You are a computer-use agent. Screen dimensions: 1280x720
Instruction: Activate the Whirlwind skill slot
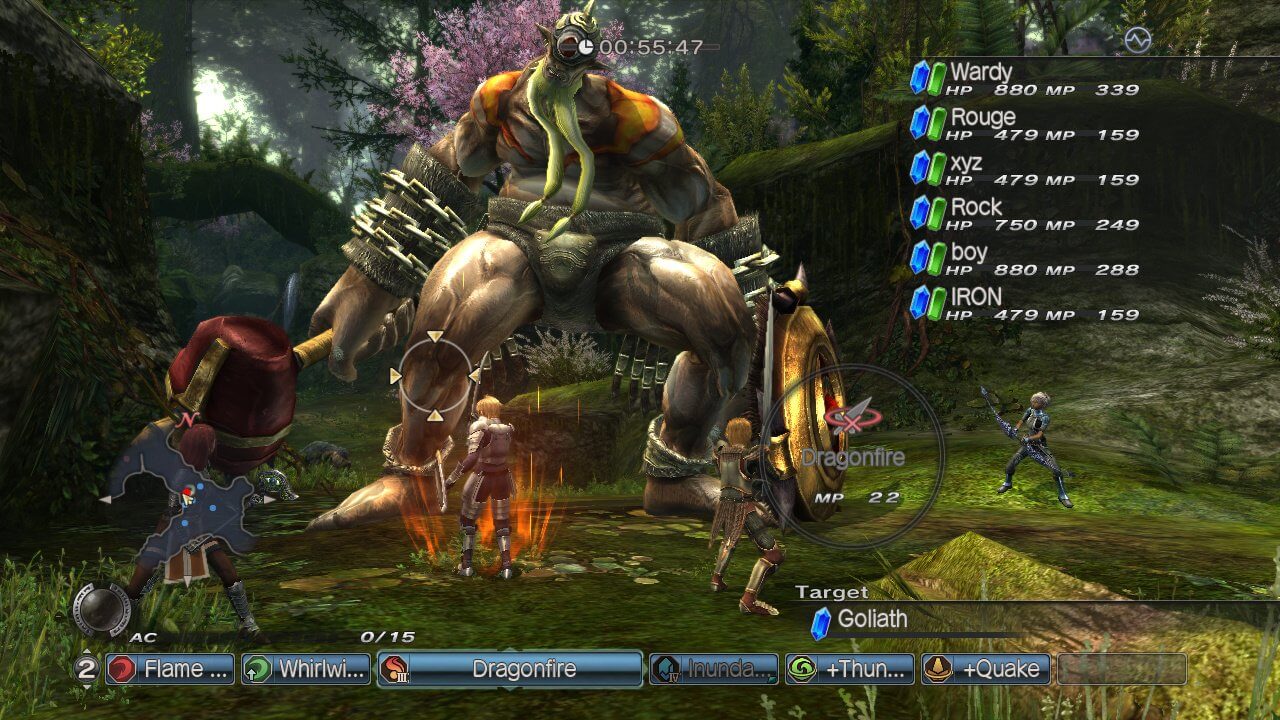click(306, 669)
